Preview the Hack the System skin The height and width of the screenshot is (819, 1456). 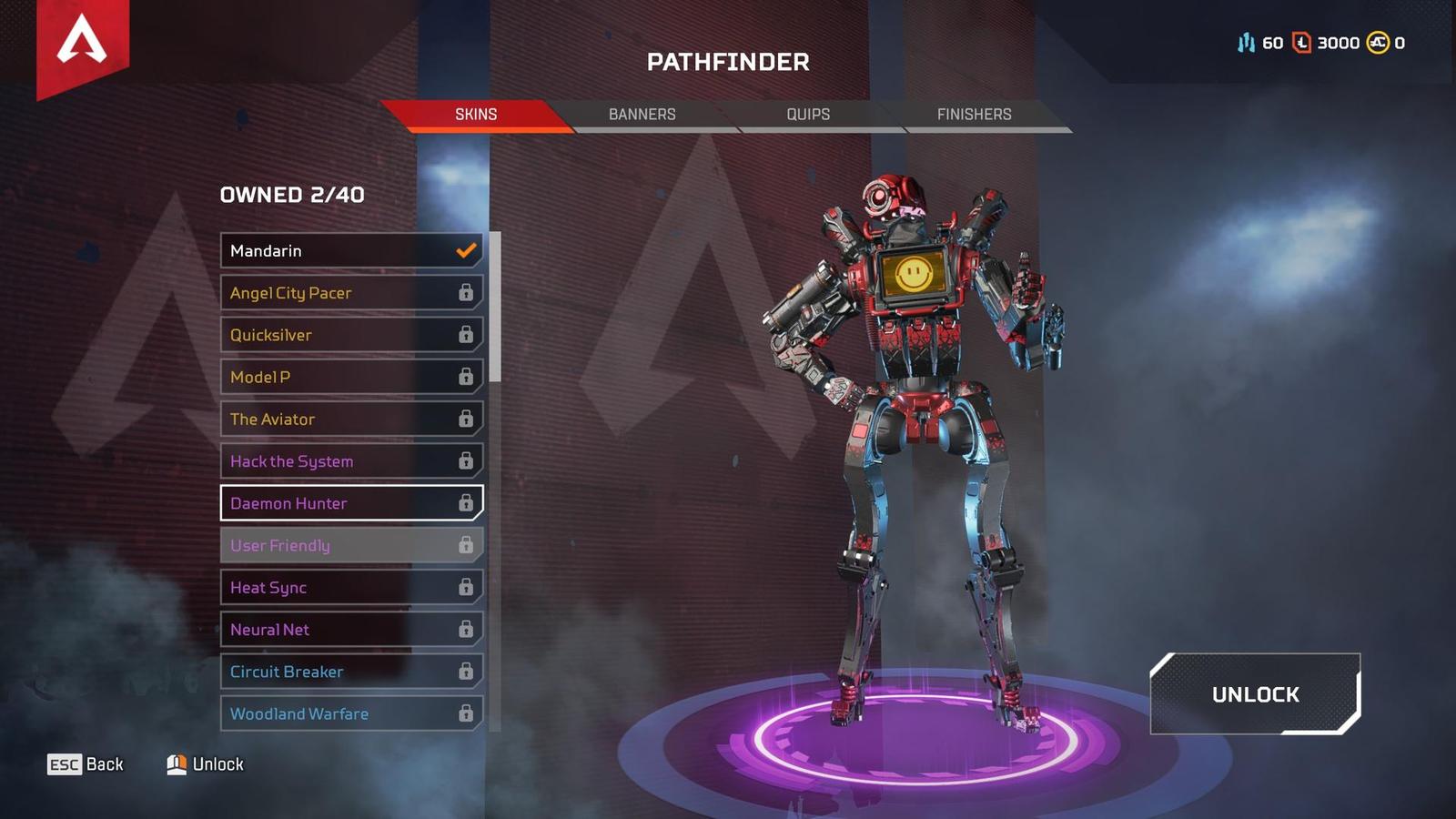coord(351,461)
